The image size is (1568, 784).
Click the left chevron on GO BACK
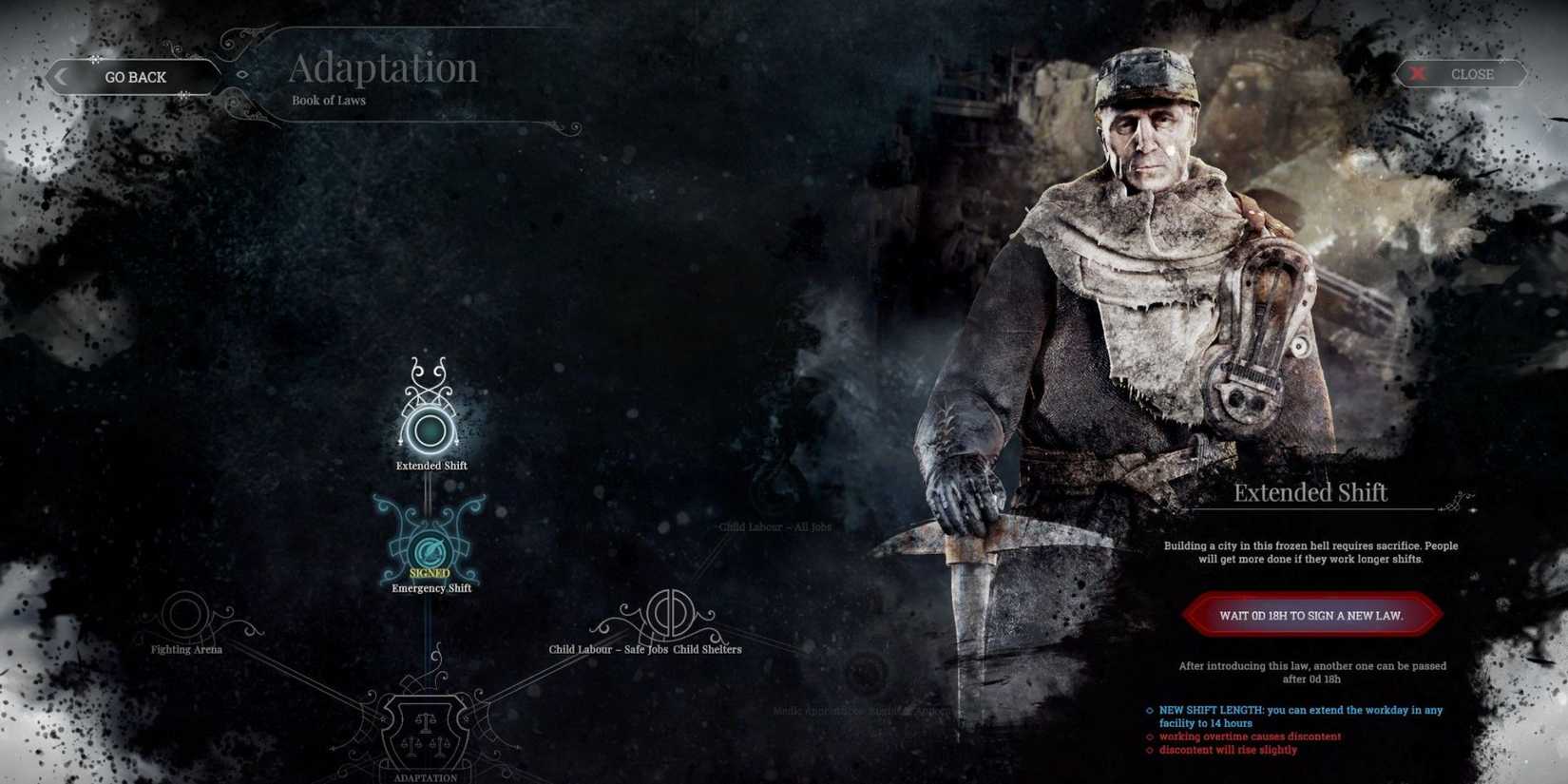[62, 76]
